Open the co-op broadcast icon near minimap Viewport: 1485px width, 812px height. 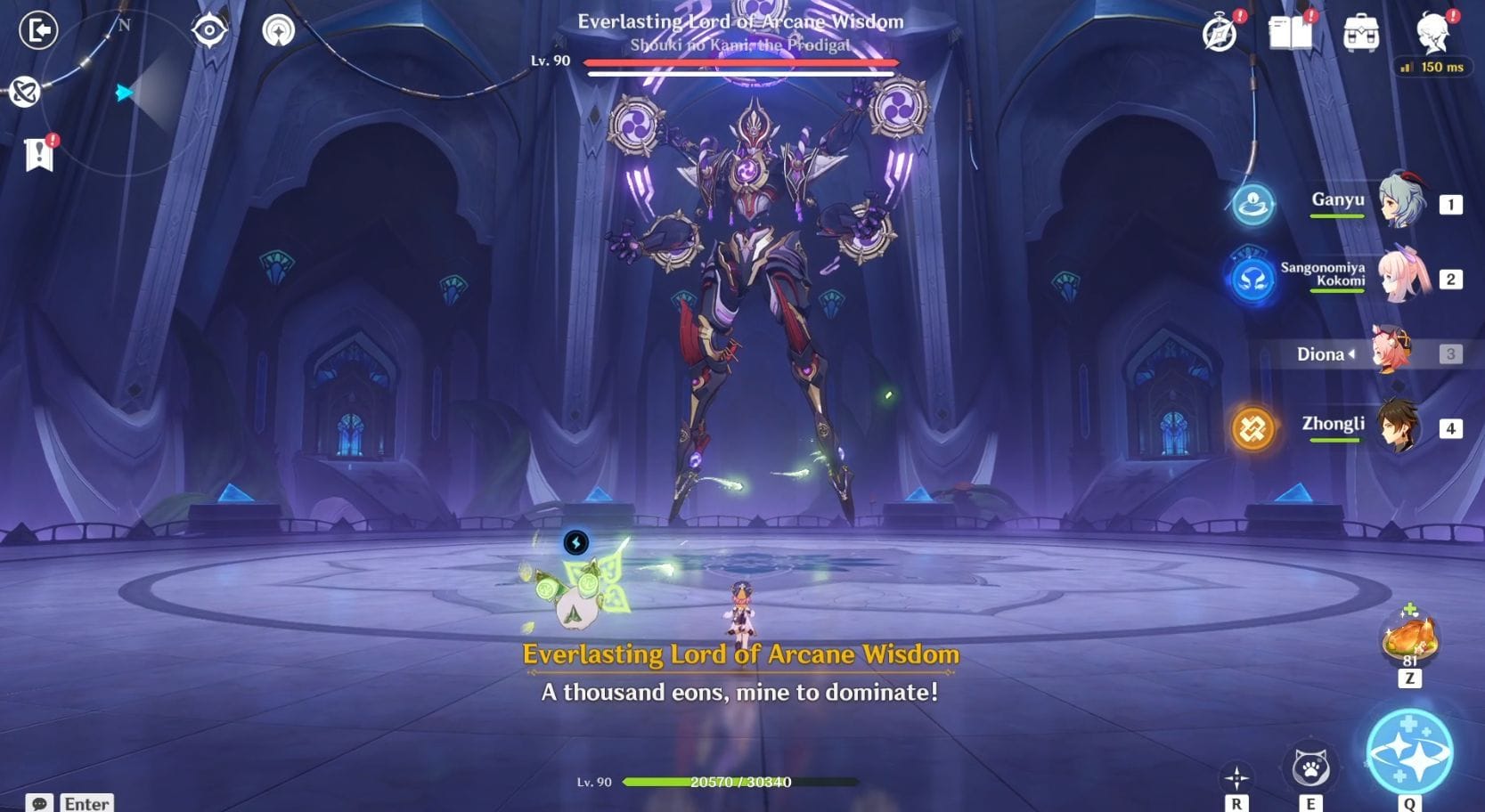[277, 30]
